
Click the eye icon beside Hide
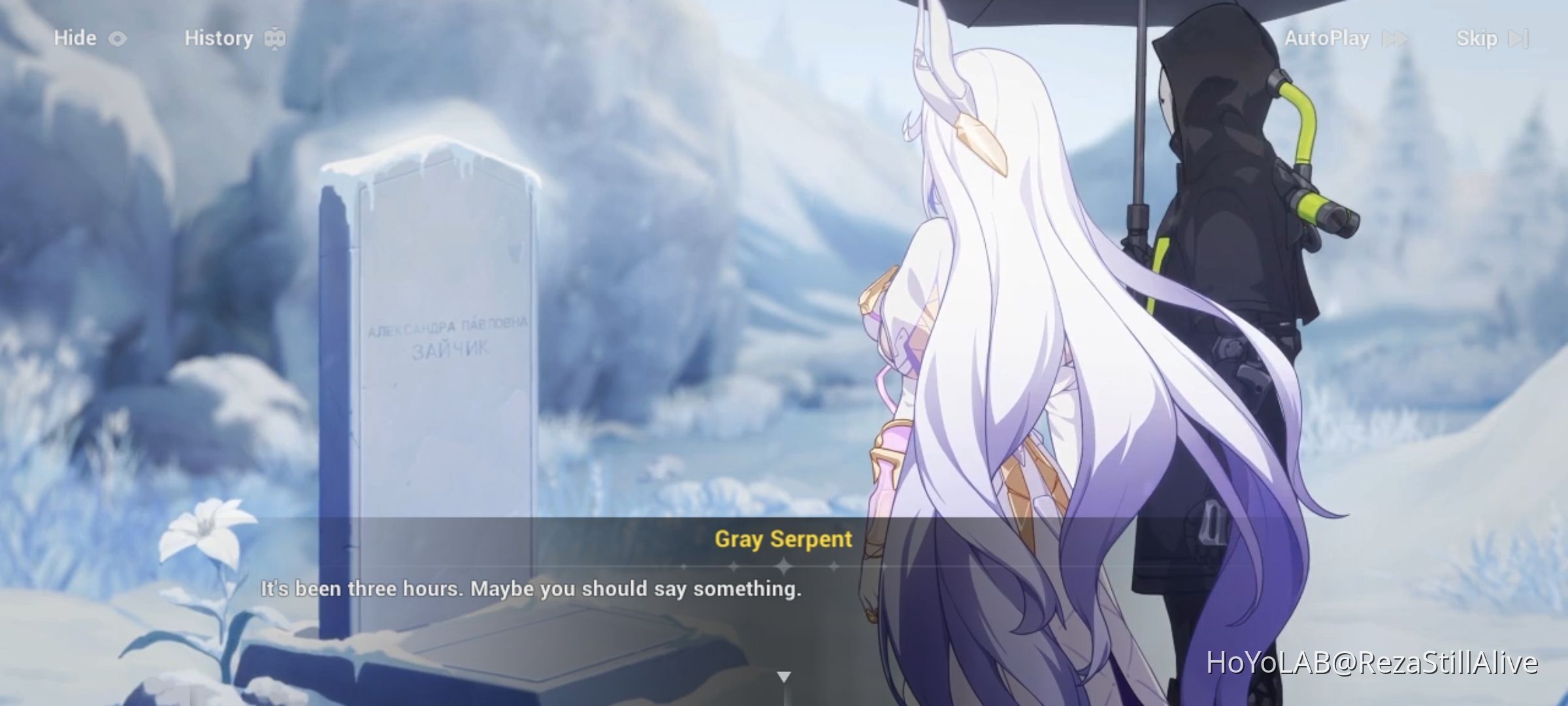click(118, 37)
